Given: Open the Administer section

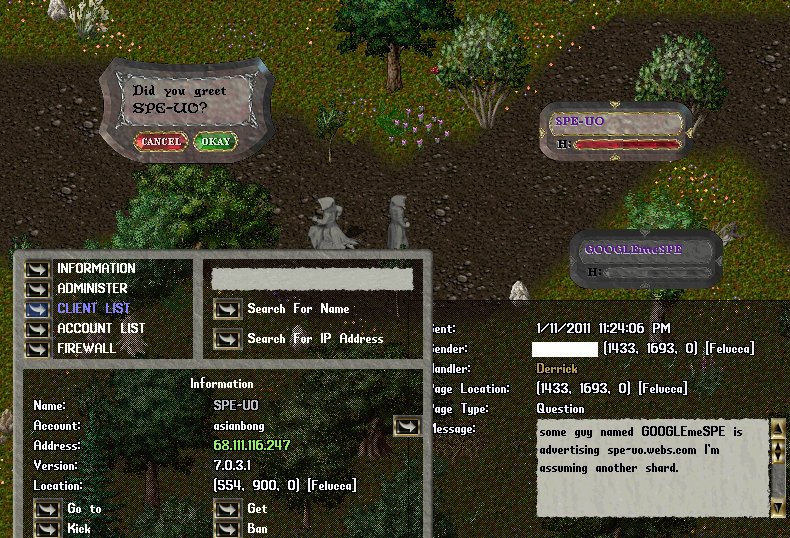Looking at the screenshot, I should click(38, 289).
